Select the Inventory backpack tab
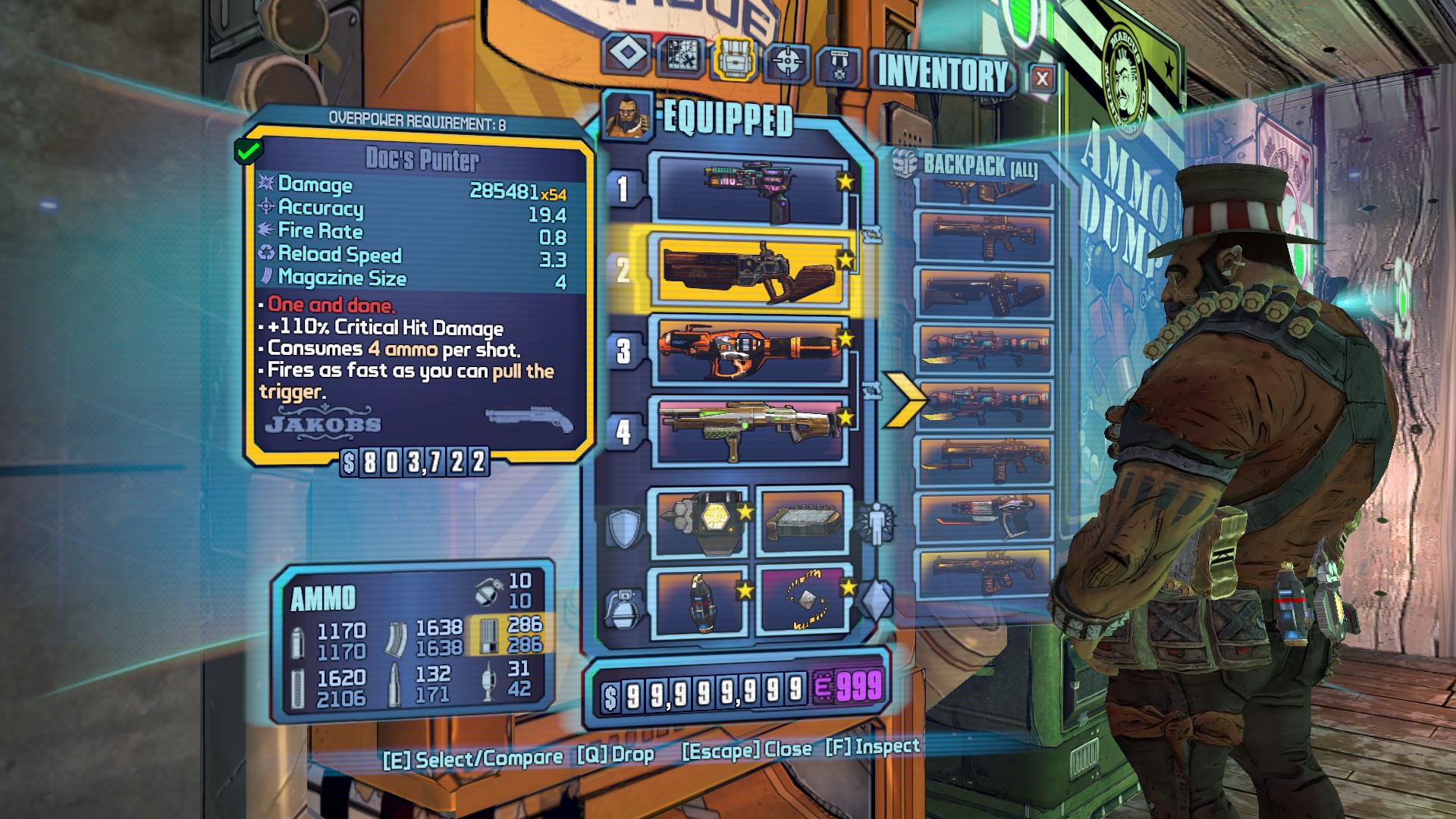Viewport: 1456px width, 819px height. 733,57
